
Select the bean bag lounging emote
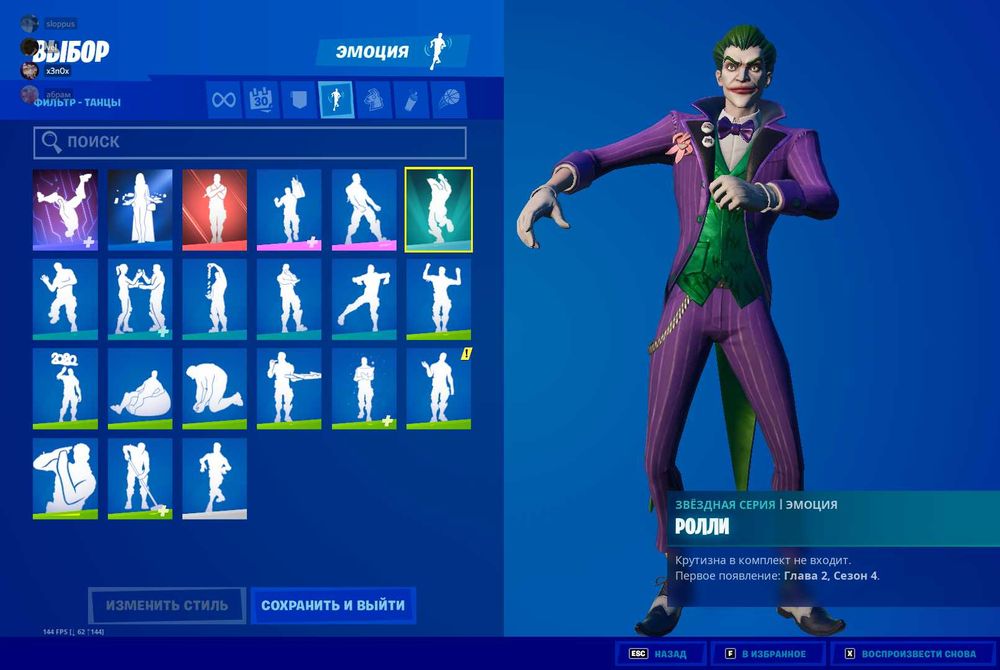(140, 389)
